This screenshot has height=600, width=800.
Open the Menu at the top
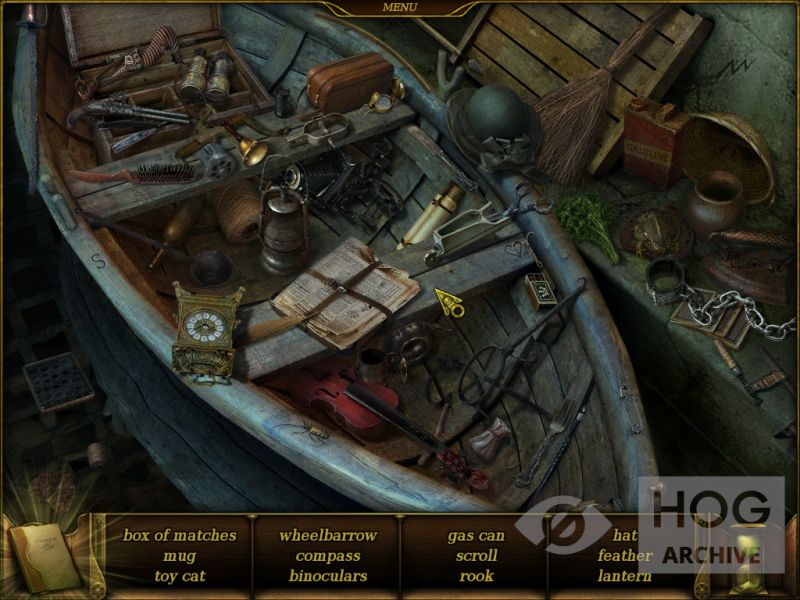point(400,7)
